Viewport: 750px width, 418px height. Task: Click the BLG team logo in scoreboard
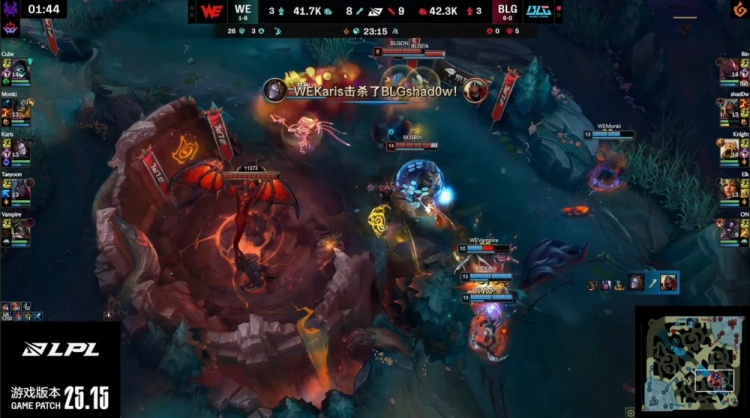pyautogui.click(x=536, y=12)
